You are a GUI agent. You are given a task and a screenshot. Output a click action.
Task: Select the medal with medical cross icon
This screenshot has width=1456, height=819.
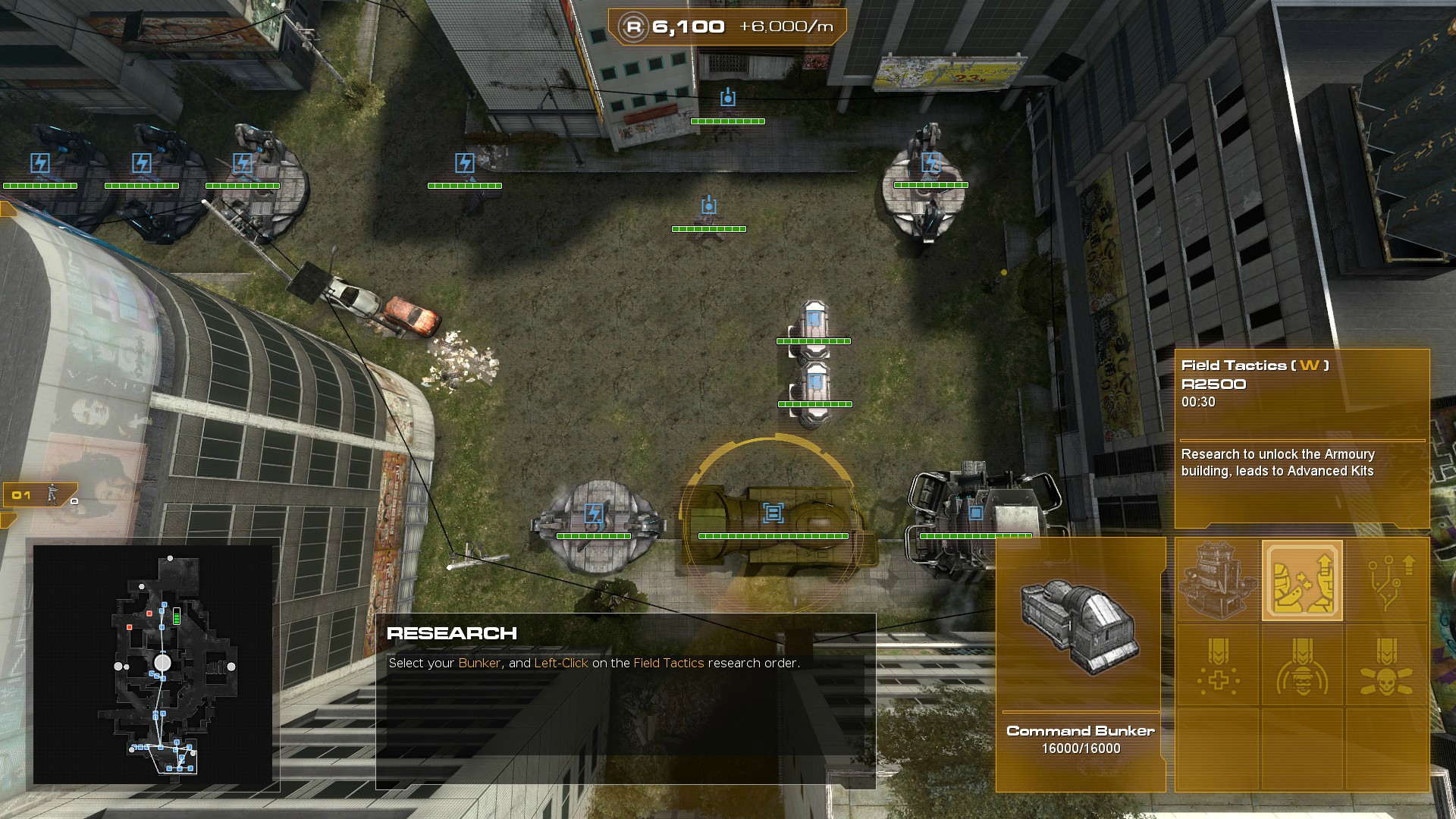tap(1217, 667)
